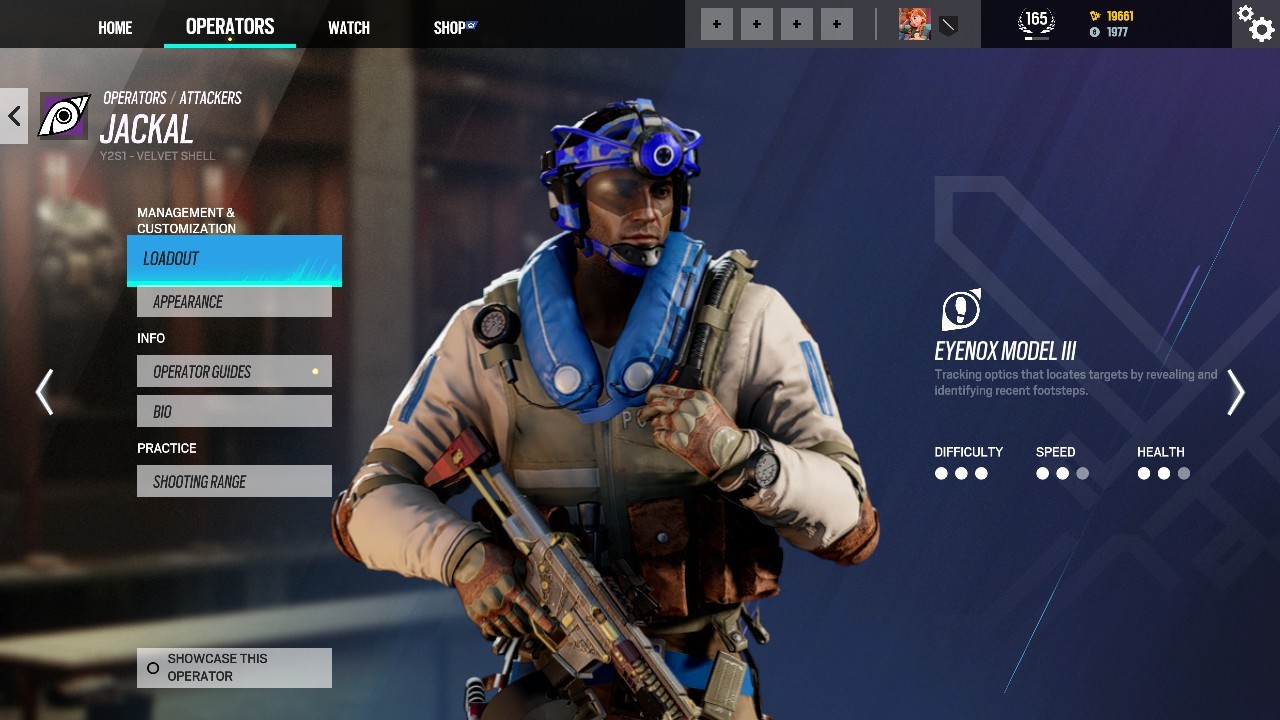
Task: View Operator Guides
Action: point(234,372)
